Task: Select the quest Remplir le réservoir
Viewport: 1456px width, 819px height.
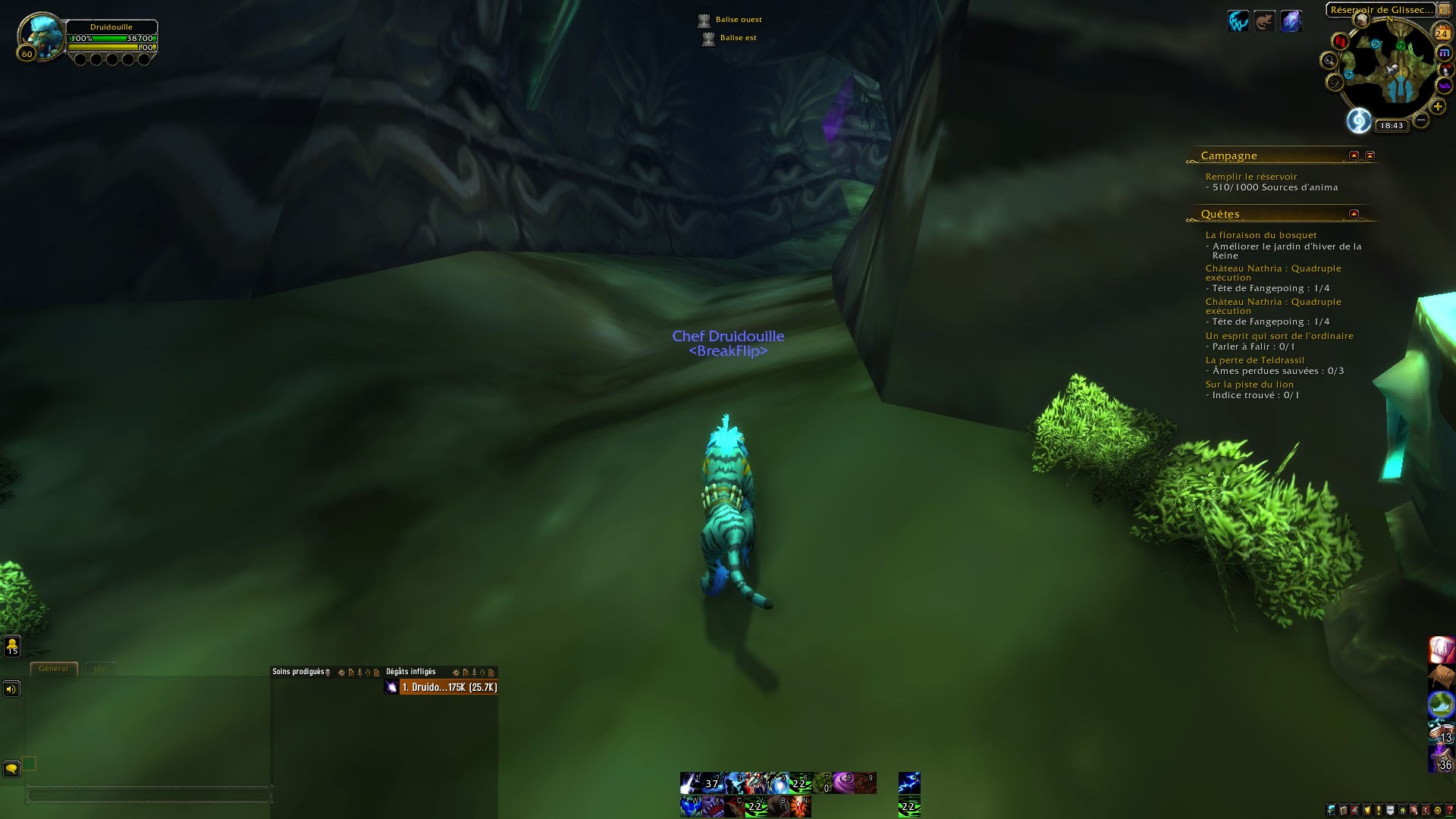Action: 1251,176
